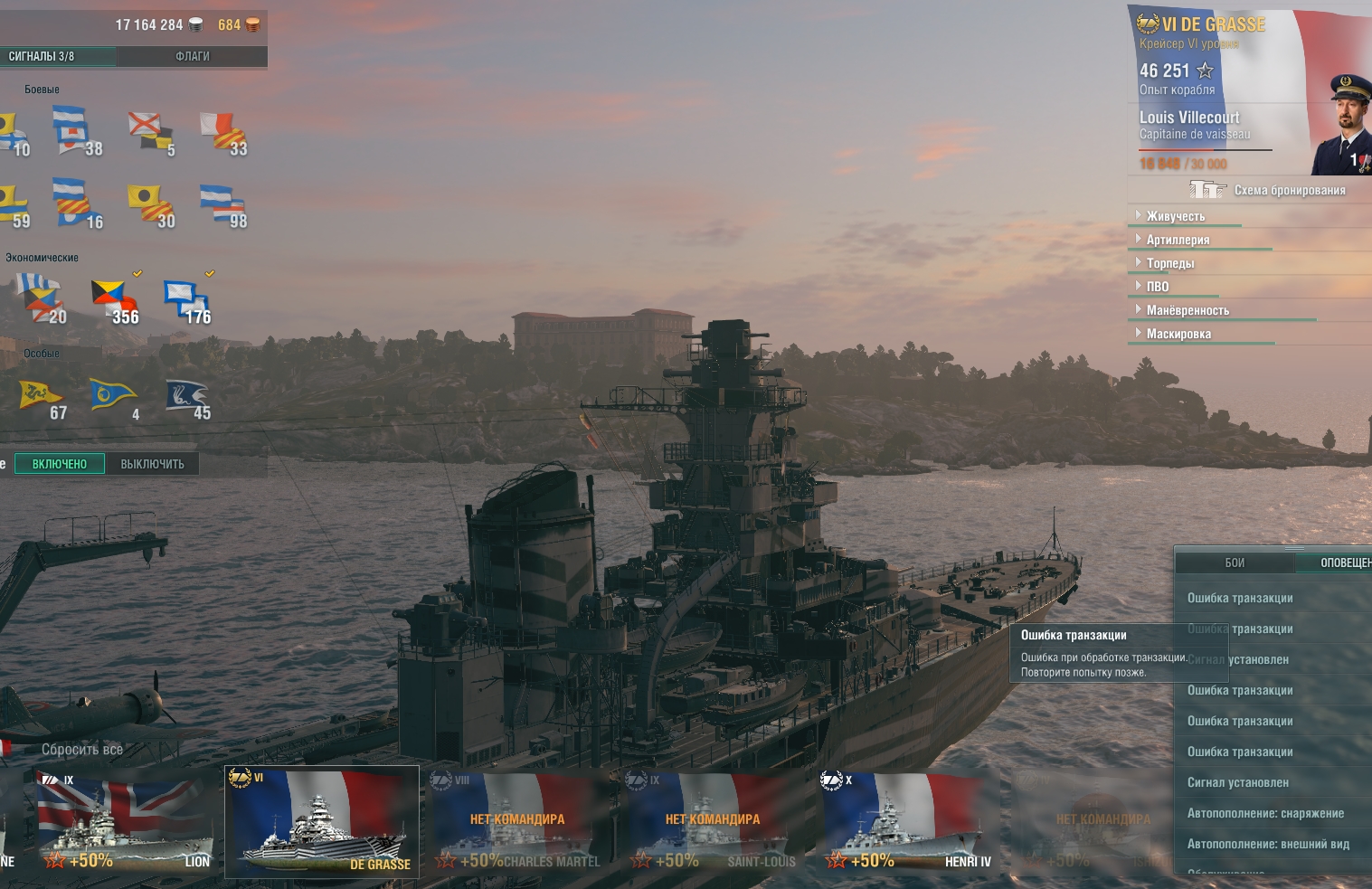Switch to the Бои notifications tab

[x=1235, y=563]
